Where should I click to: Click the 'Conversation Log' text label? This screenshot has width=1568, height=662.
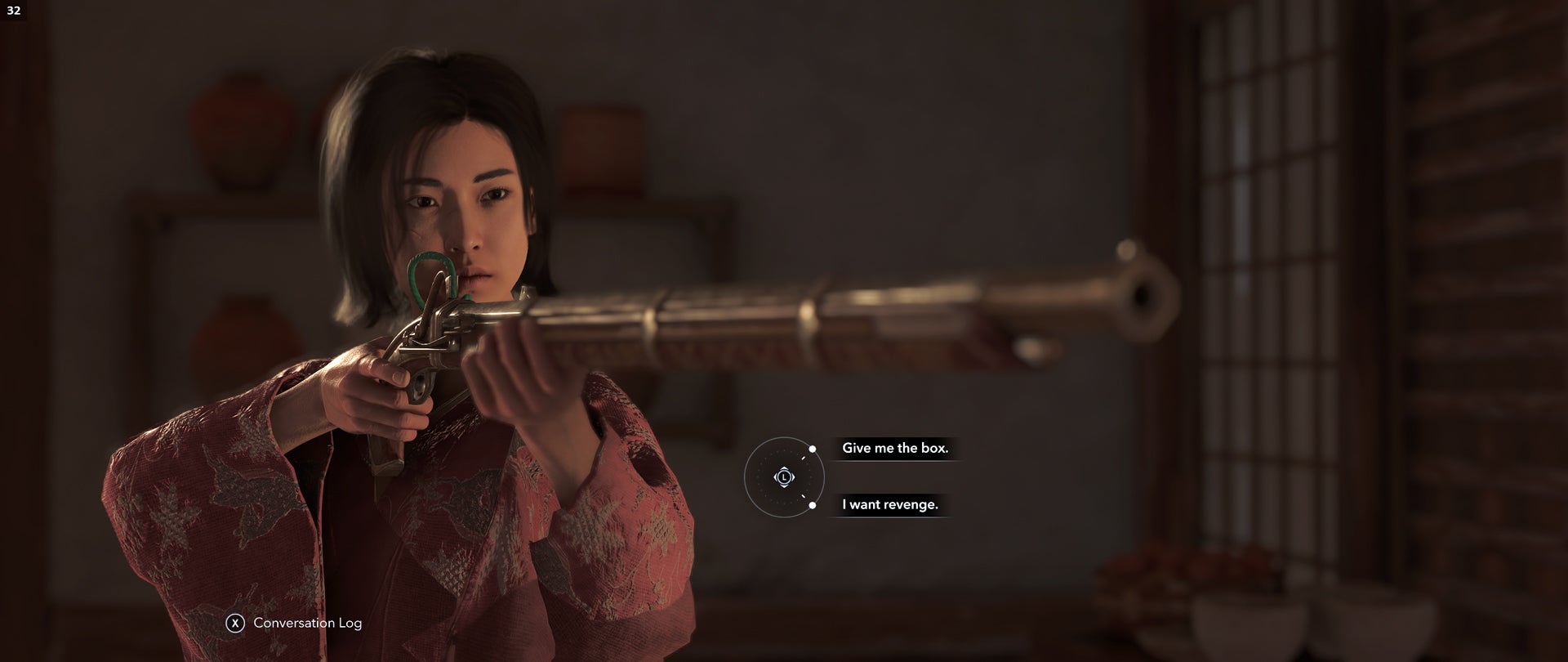[x=306, y=623]
